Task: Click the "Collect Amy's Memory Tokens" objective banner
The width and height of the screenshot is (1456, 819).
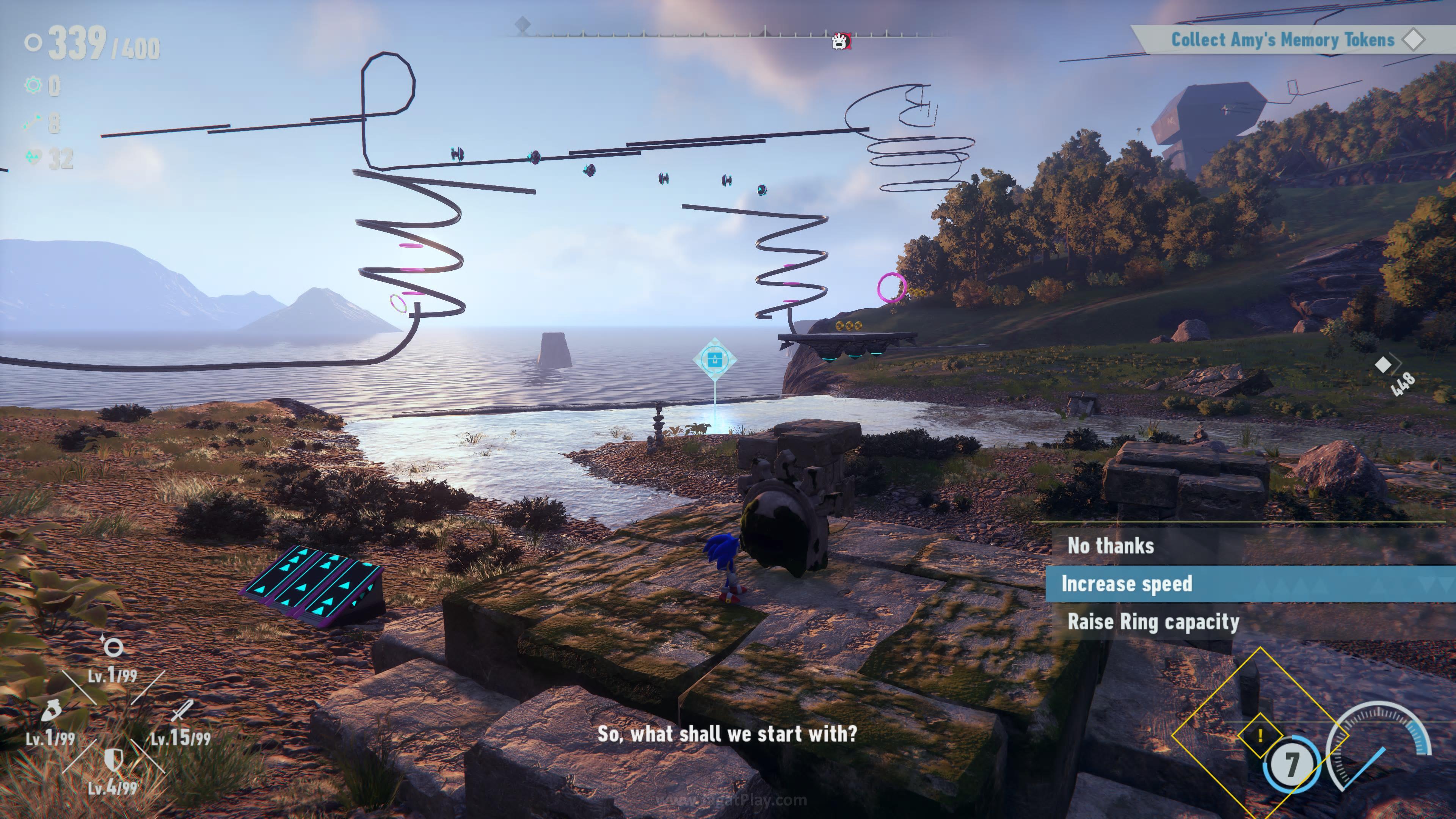Action: [1282, 39]
